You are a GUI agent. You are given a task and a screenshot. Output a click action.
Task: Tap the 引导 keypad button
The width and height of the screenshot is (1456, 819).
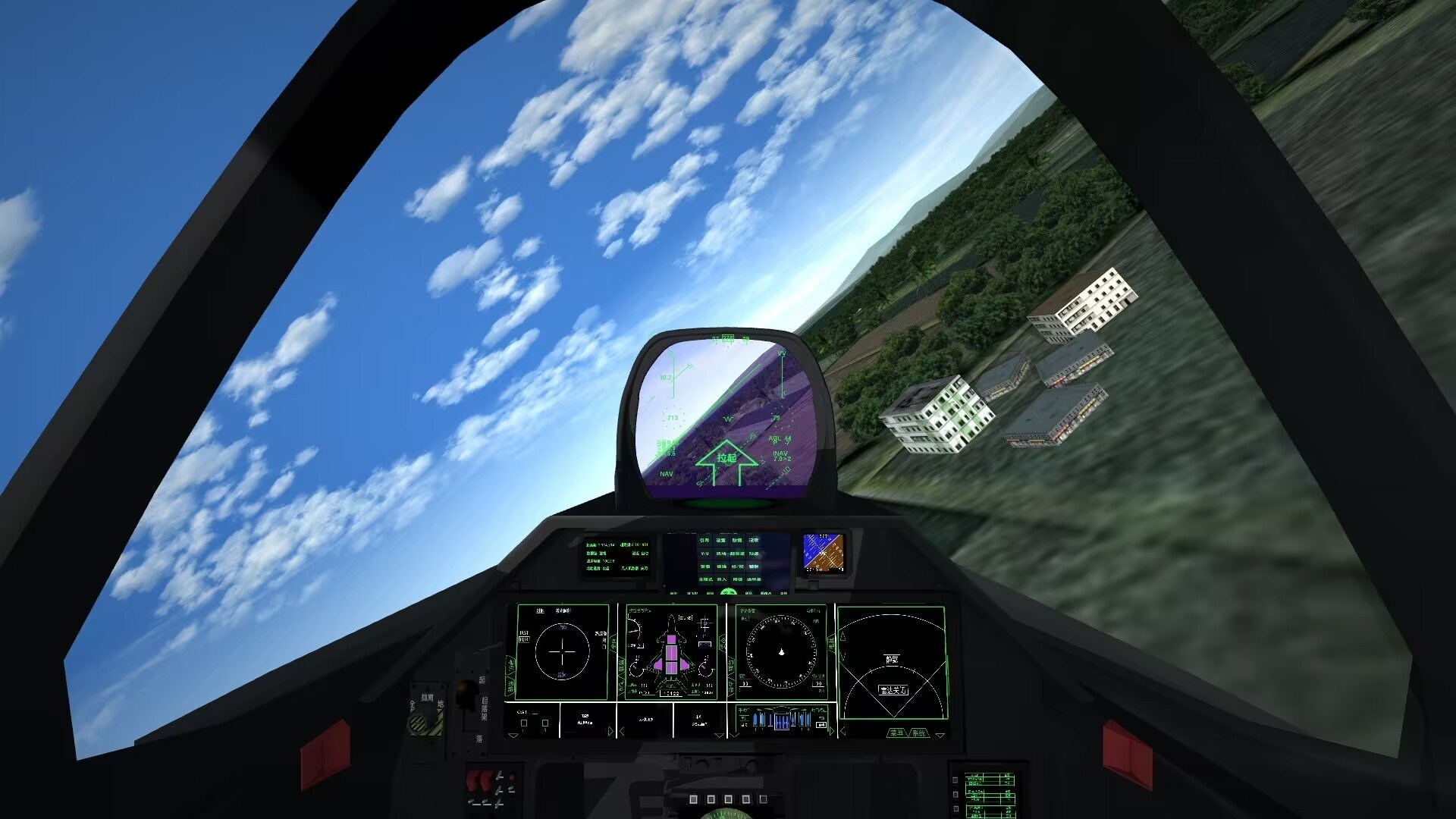(x=704, y=541)
